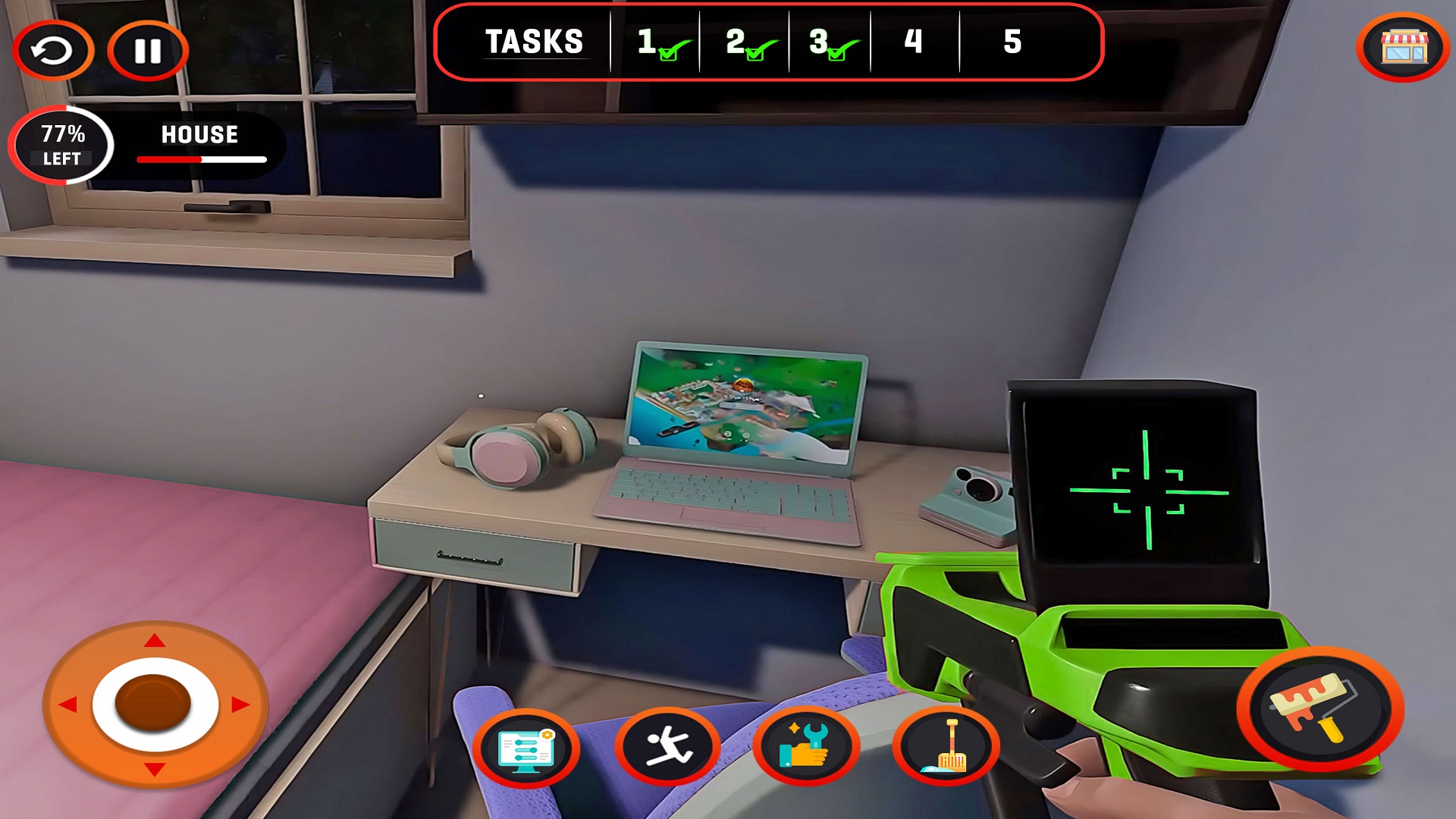The image size is (1456, 819).
Task: Expand the TASKS panel header
Action: 535,42
